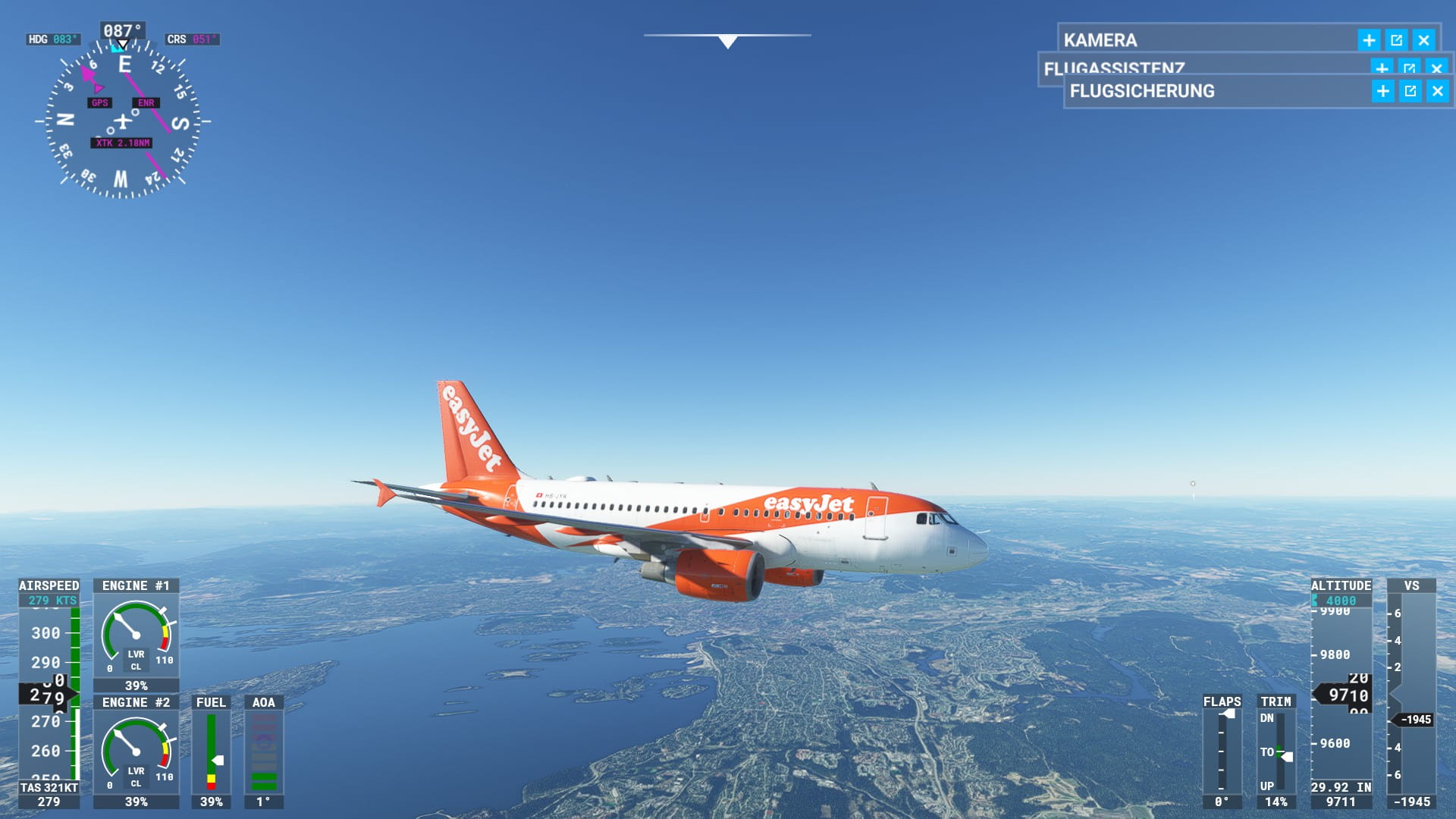Pop out the FLUGSICHERUNG panel into a window
The width and height of the screenshot is (1456, 819).
[1410, 92]
